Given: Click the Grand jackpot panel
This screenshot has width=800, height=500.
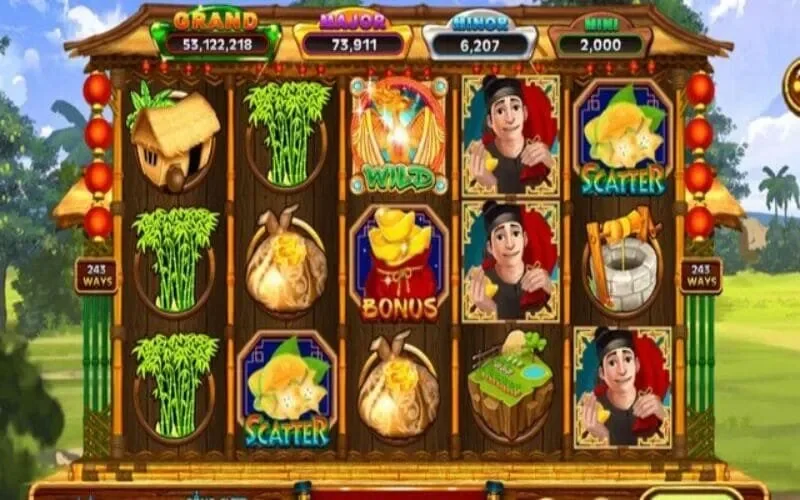Looking at the screenshot, I should pos(217,37).
